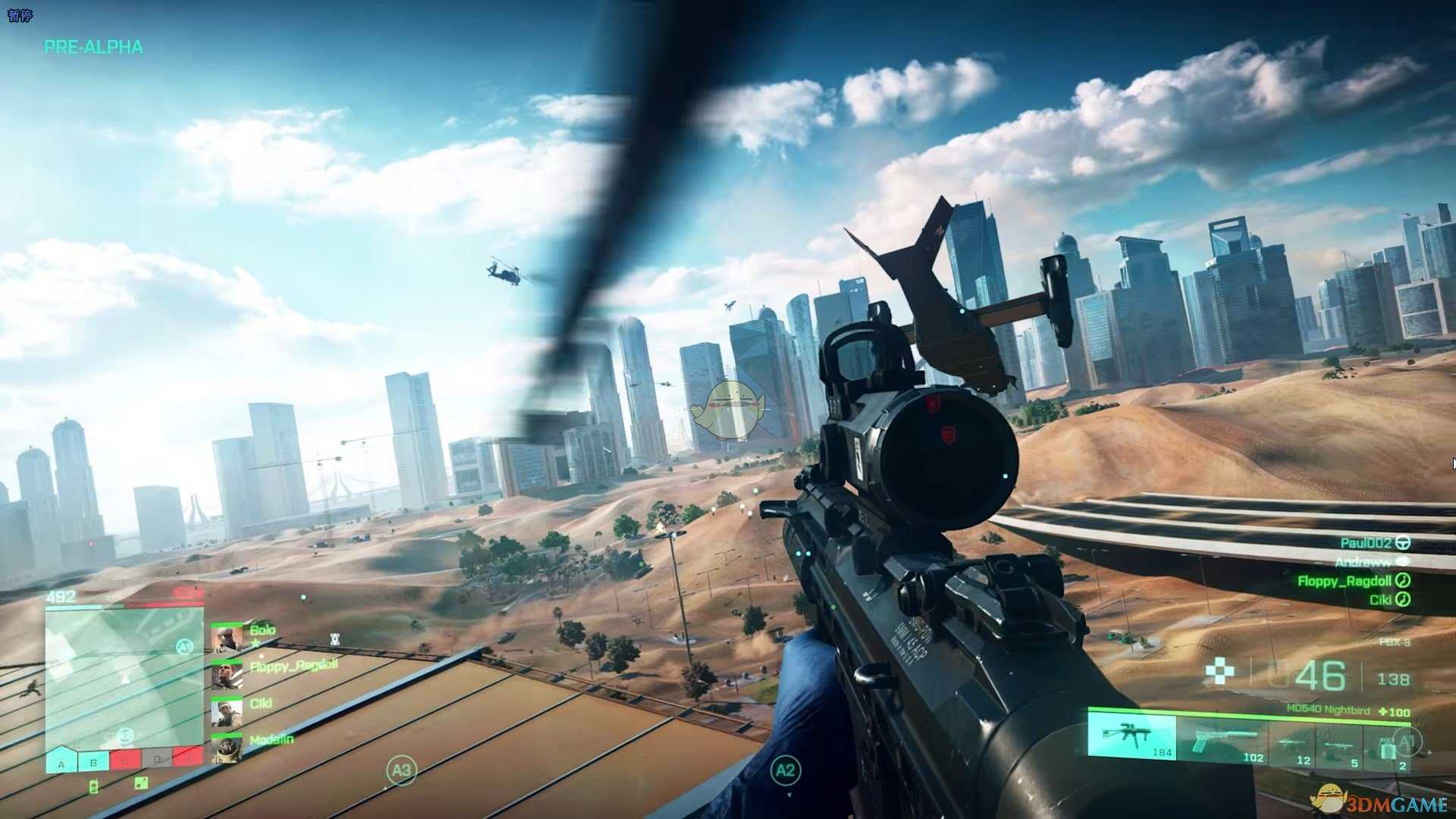Click Floppy_Ragdoll's squad portrait
1456x819 pixels.
click(x=227, y=675)
